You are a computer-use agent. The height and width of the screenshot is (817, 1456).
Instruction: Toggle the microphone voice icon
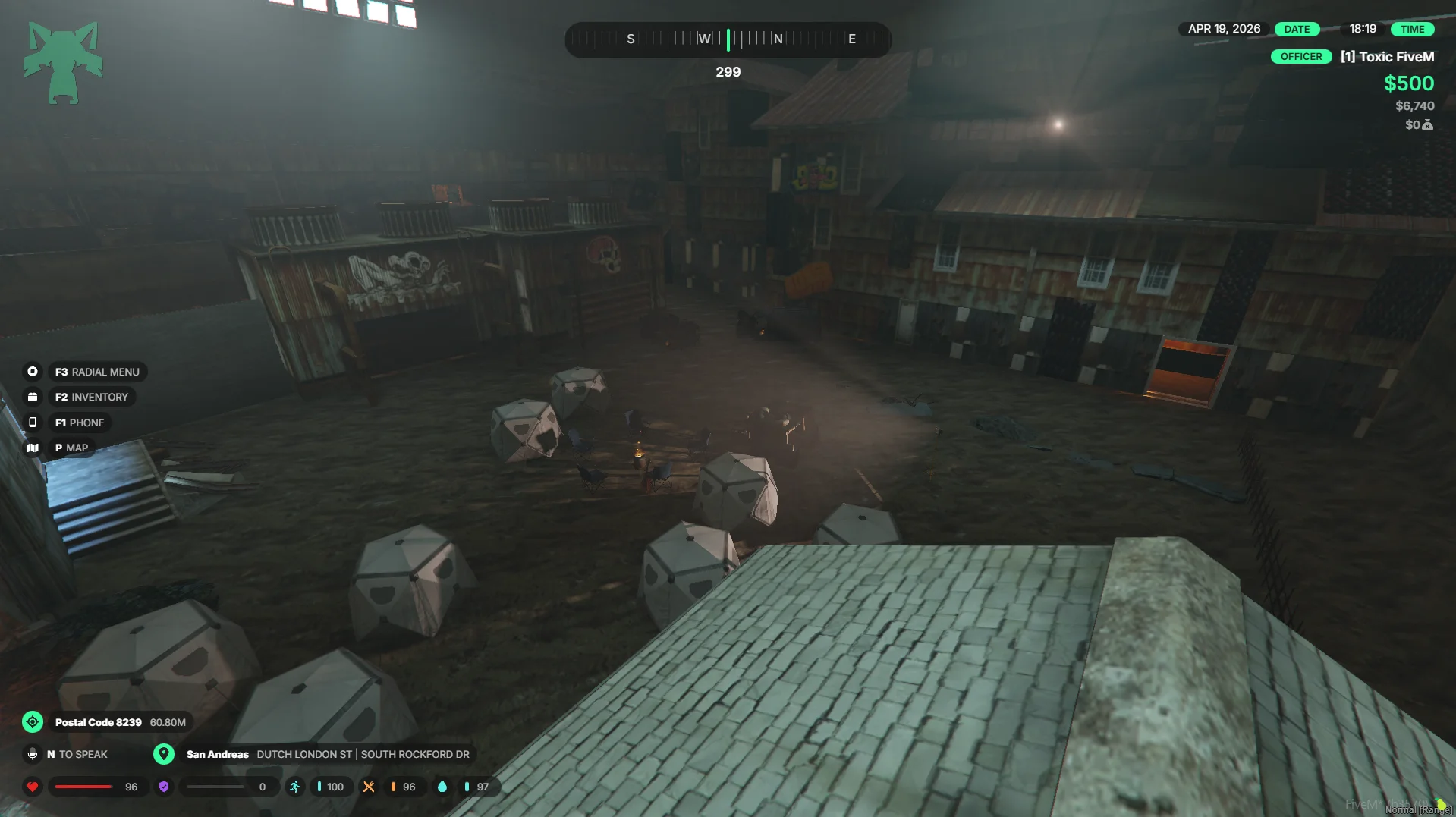[33, 754]
